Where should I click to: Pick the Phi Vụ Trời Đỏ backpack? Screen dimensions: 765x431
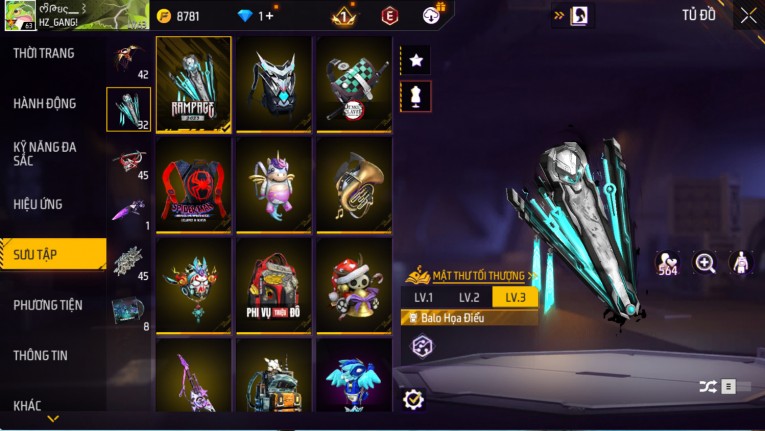(x=273, y=284)
